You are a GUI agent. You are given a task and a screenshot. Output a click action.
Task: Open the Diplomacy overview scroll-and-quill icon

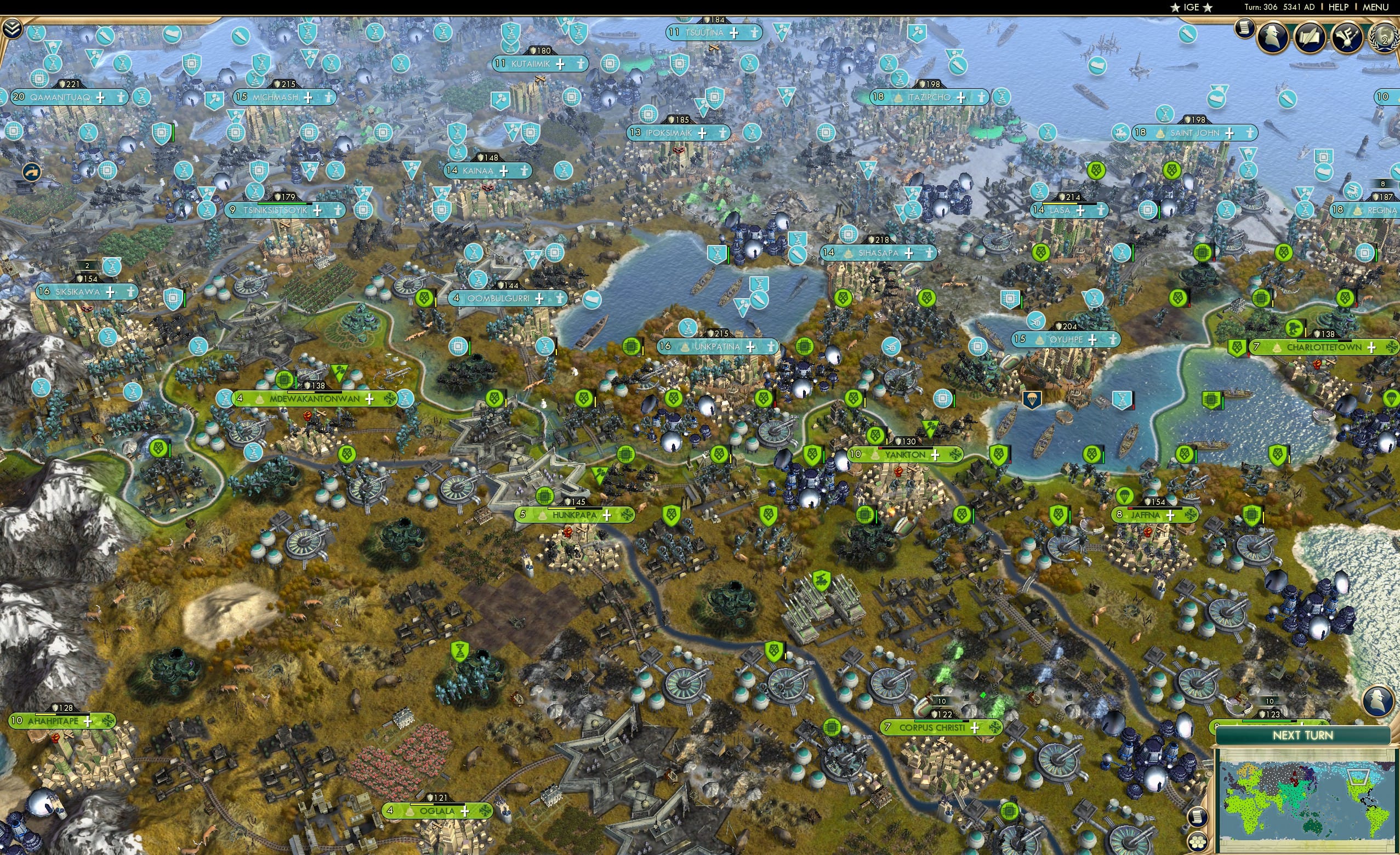pos(1310,36)
